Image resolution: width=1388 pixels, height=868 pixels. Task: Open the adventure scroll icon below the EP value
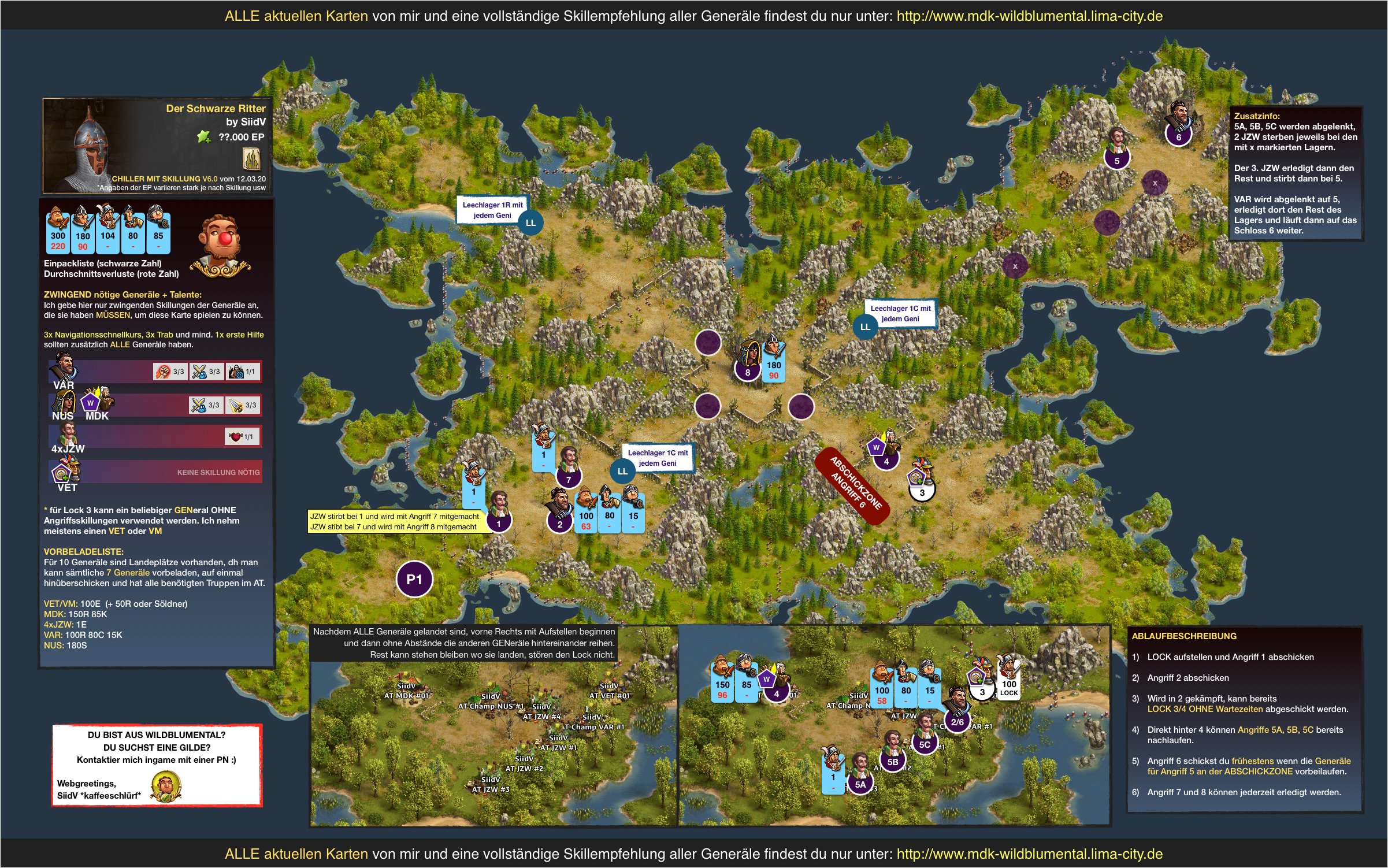251,158
